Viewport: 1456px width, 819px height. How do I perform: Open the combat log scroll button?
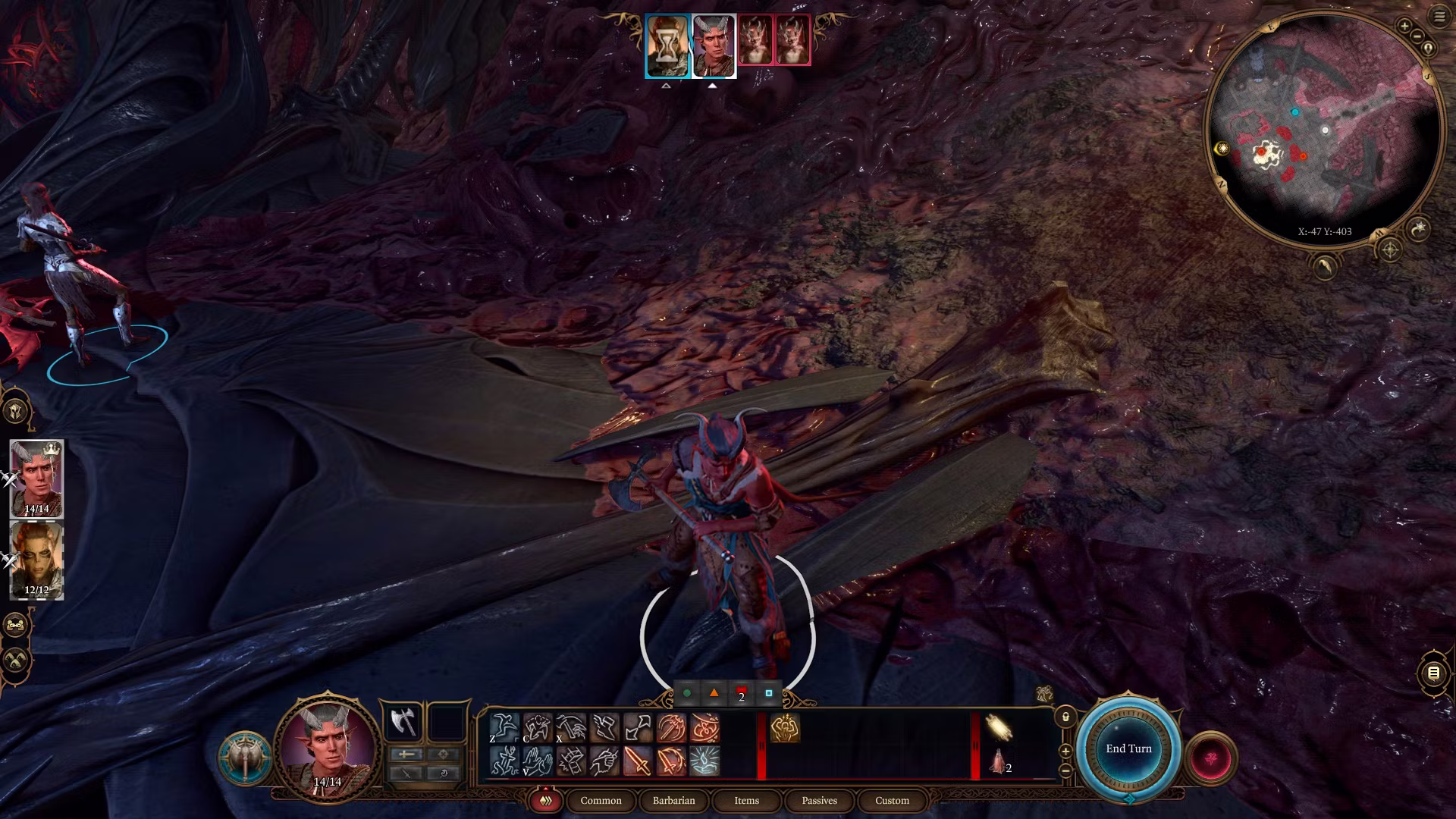1433,673
